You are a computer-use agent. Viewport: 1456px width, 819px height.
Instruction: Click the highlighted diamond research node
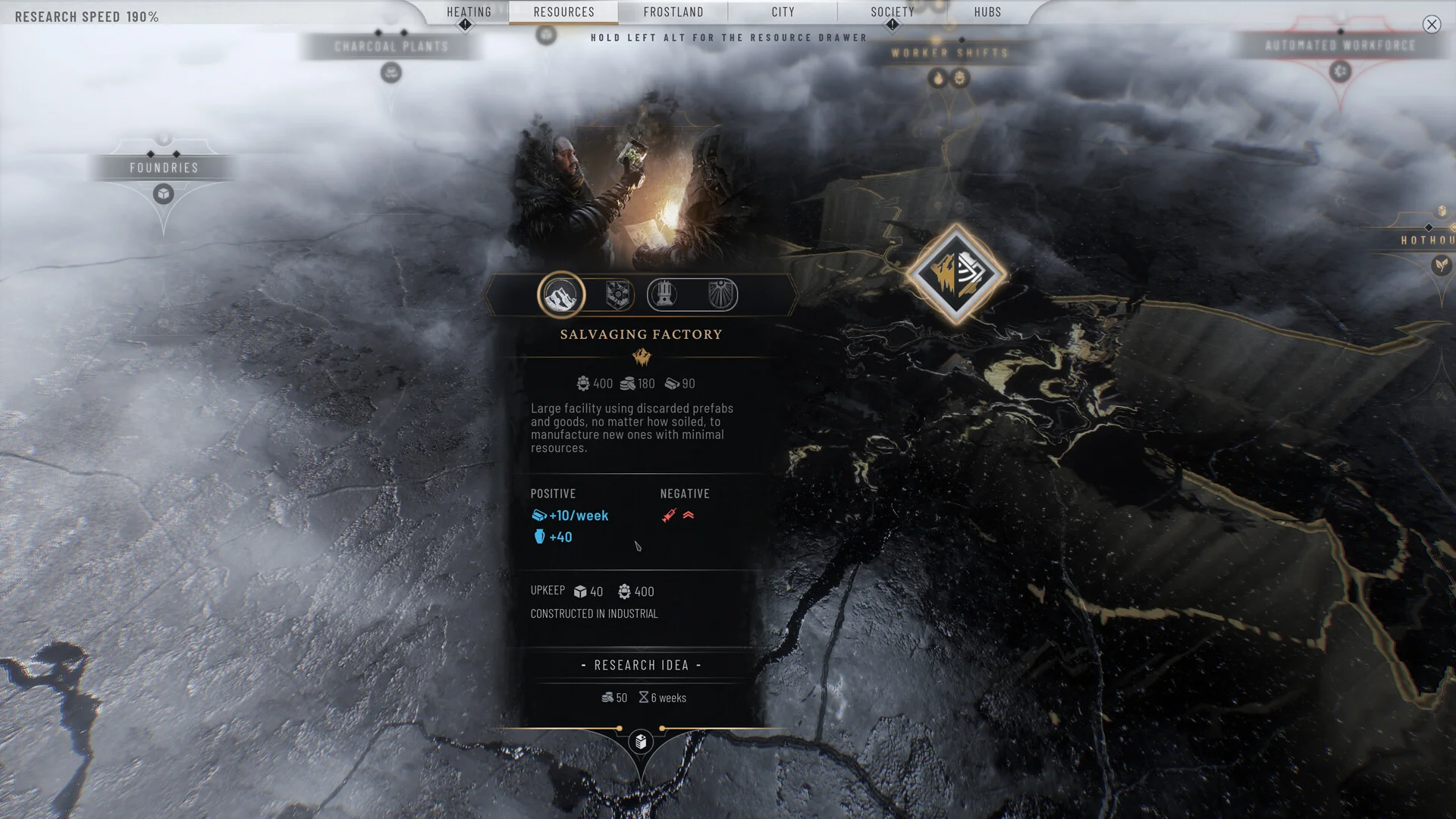(955, 274)
